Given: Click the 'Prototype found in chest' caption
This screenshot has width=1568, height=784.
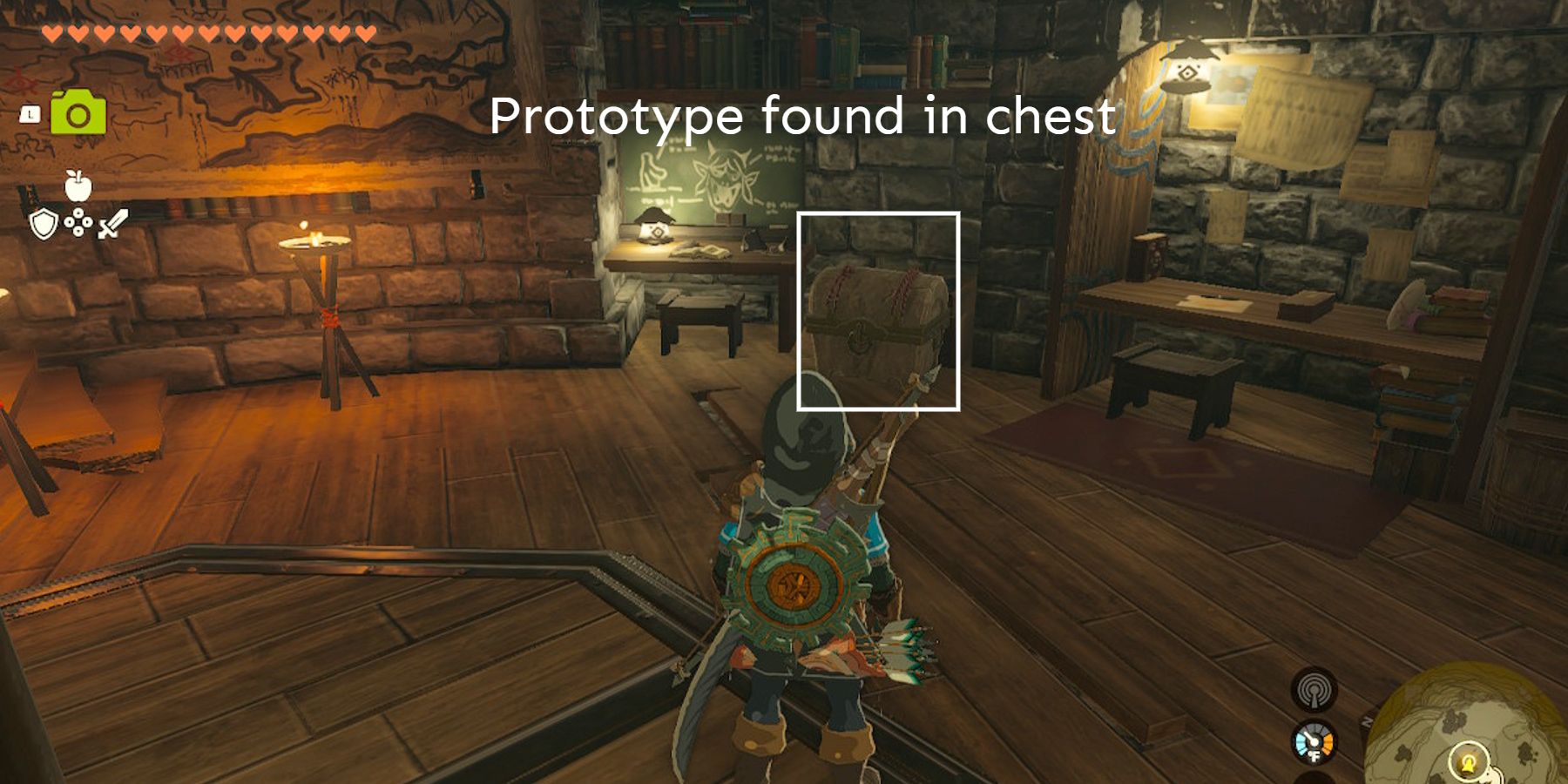Looking at the screenshot, I should click(x=804, y=118).
